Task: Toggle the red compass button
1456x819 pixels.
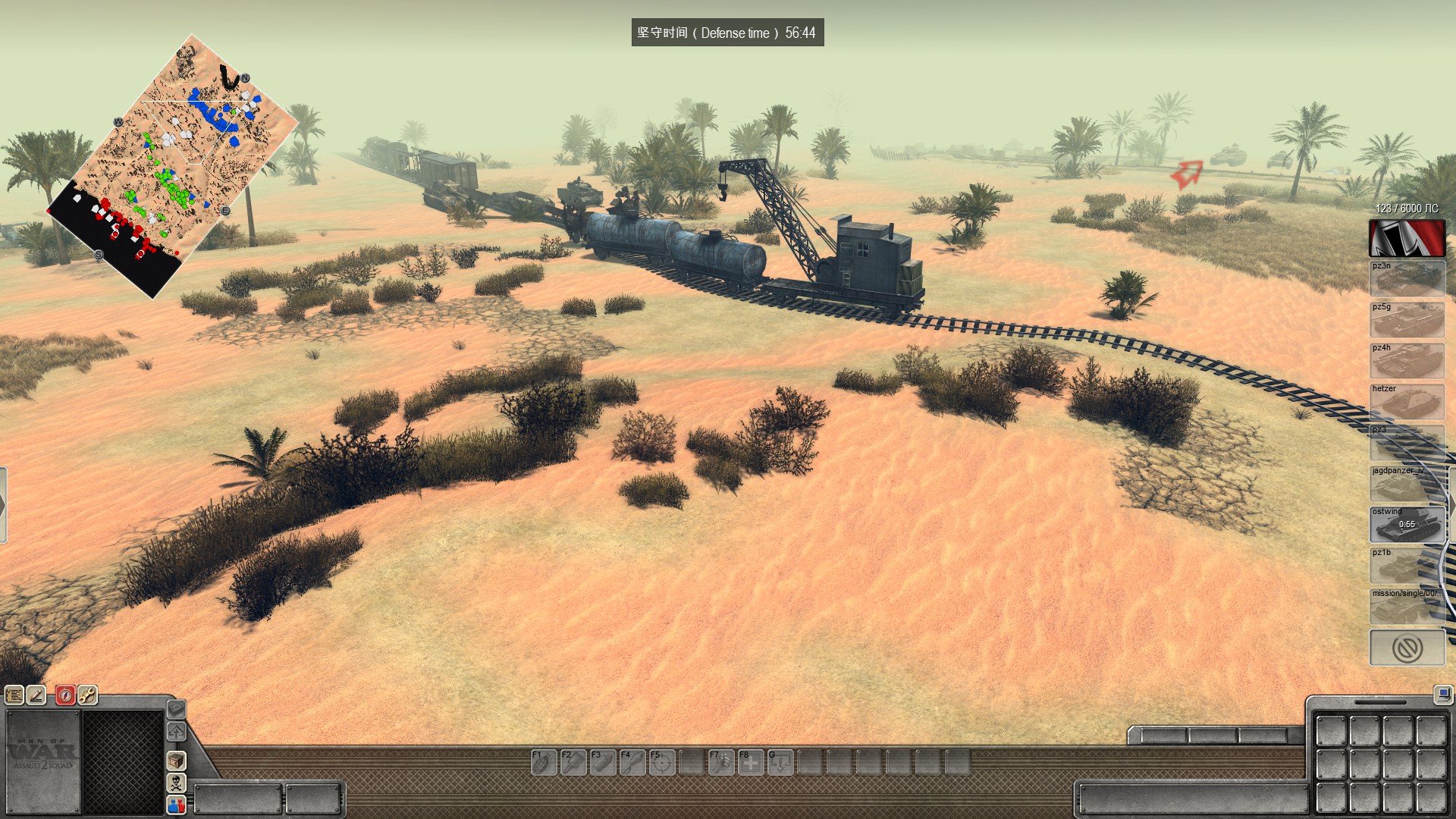Action: tap(65, 695)
